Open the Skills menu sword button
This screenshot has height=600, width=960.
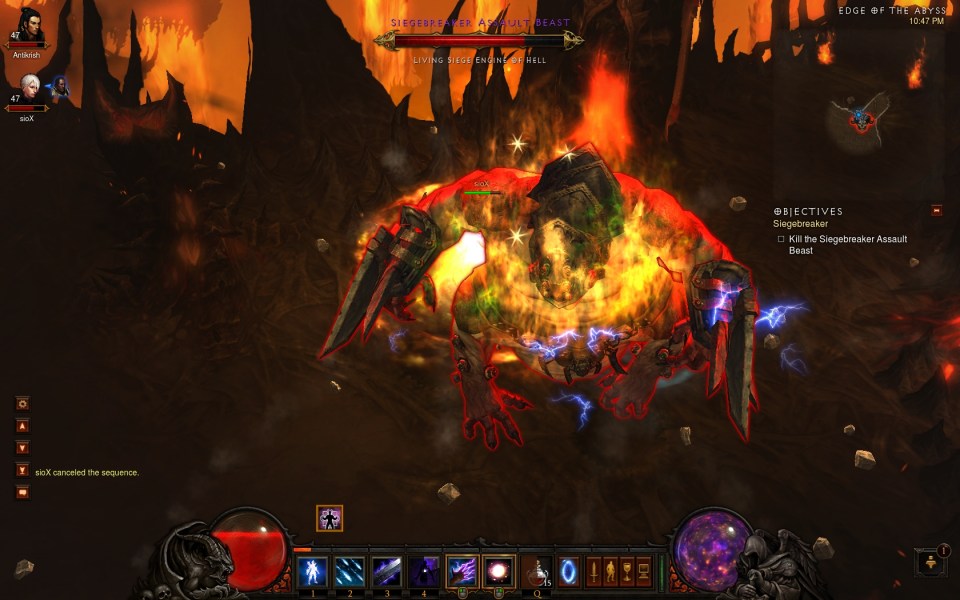pyautogui.click(x=593, y=571)
